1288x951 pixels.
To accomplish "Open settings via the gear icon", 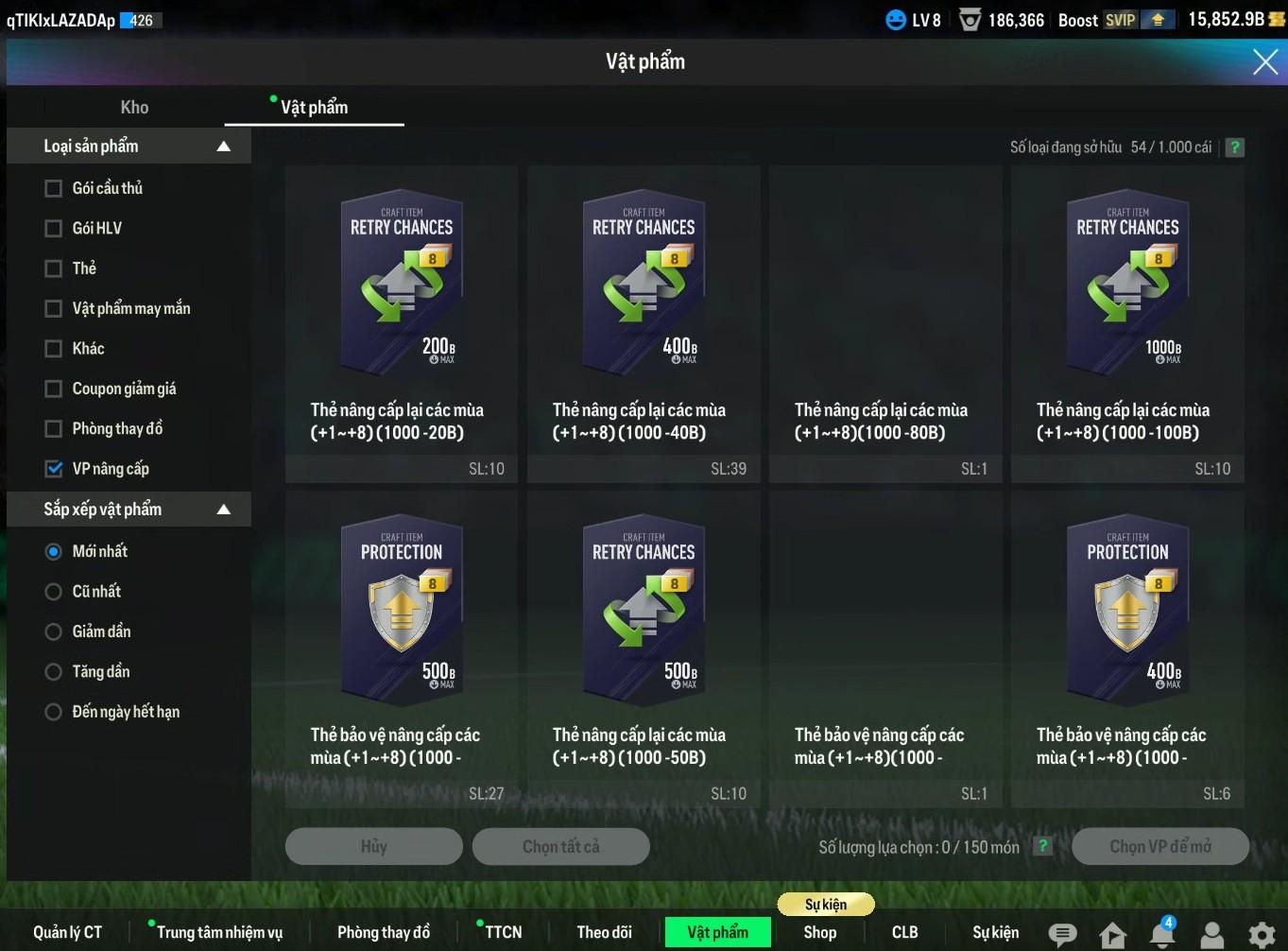I will 1262,934.
